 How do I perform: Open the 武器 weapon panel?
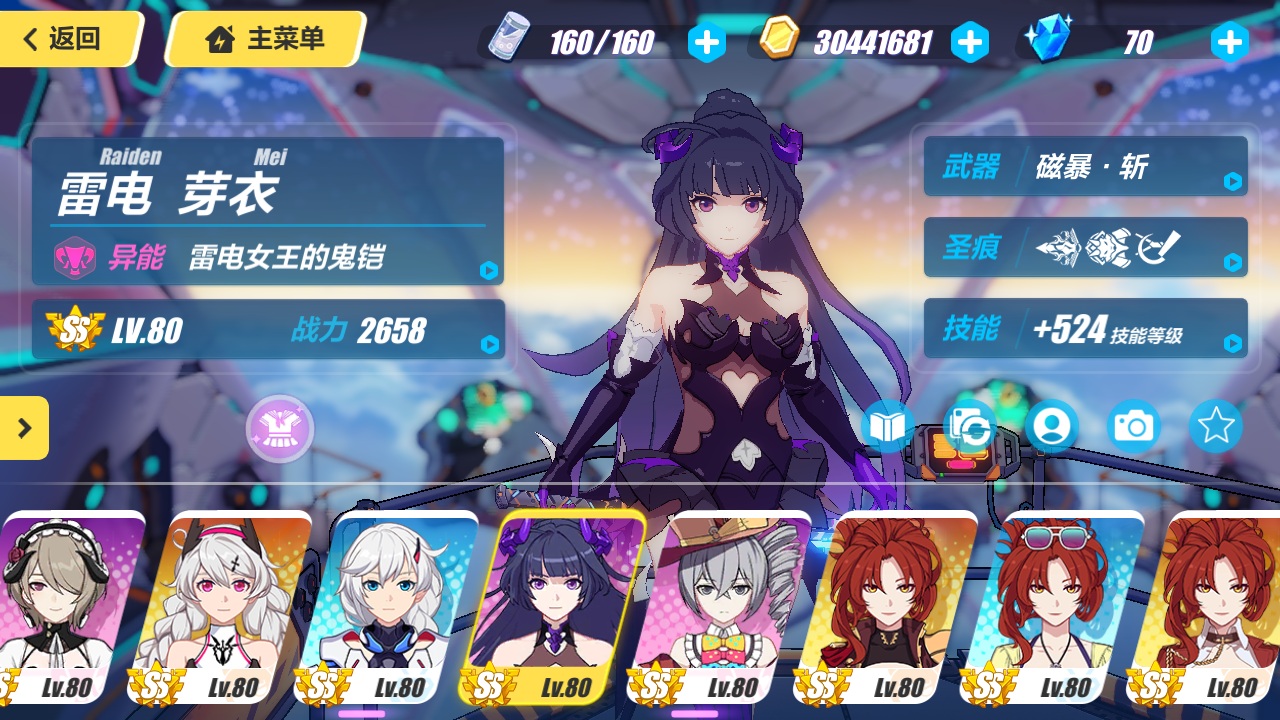click(1085, 166)
